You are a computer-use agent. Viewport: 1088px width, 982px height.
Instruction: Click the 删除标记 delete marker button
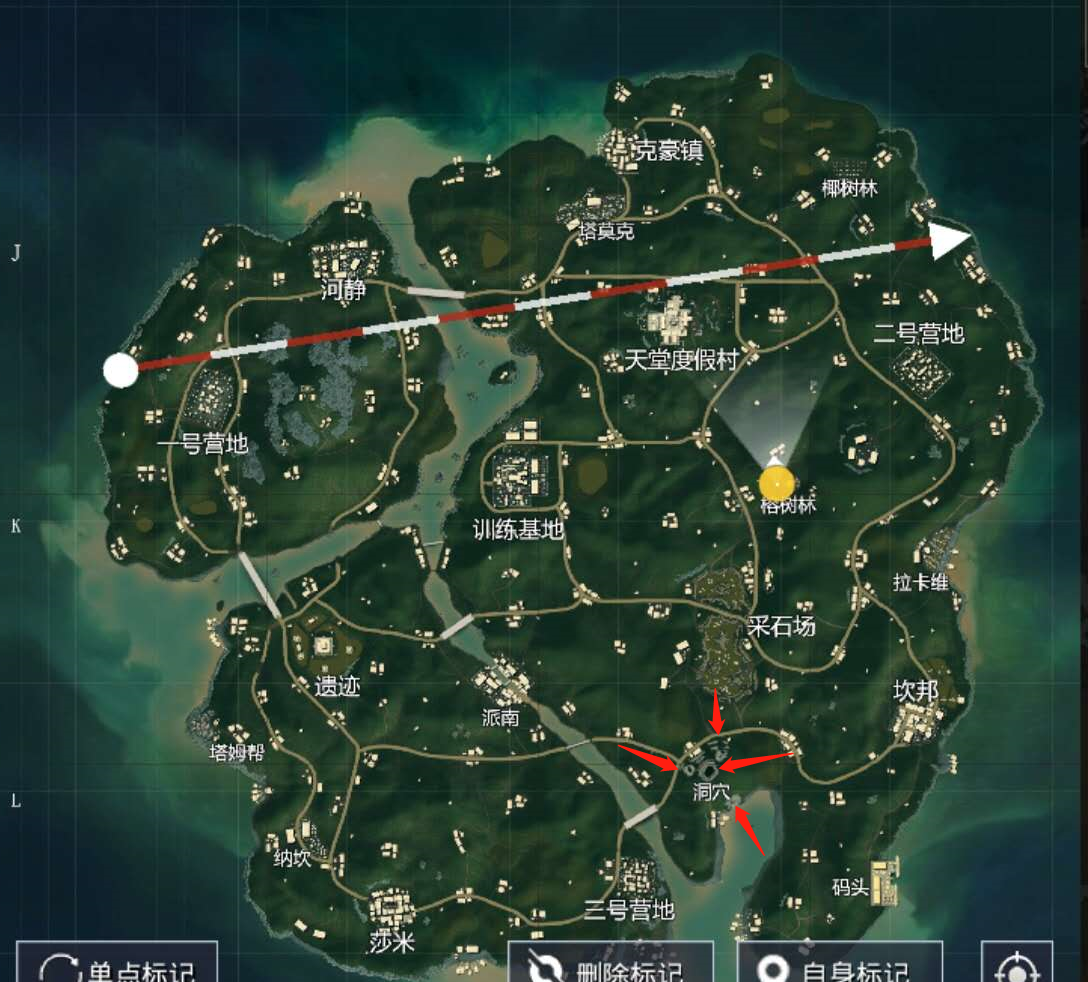pyautogui.click(x=610, y=965)
